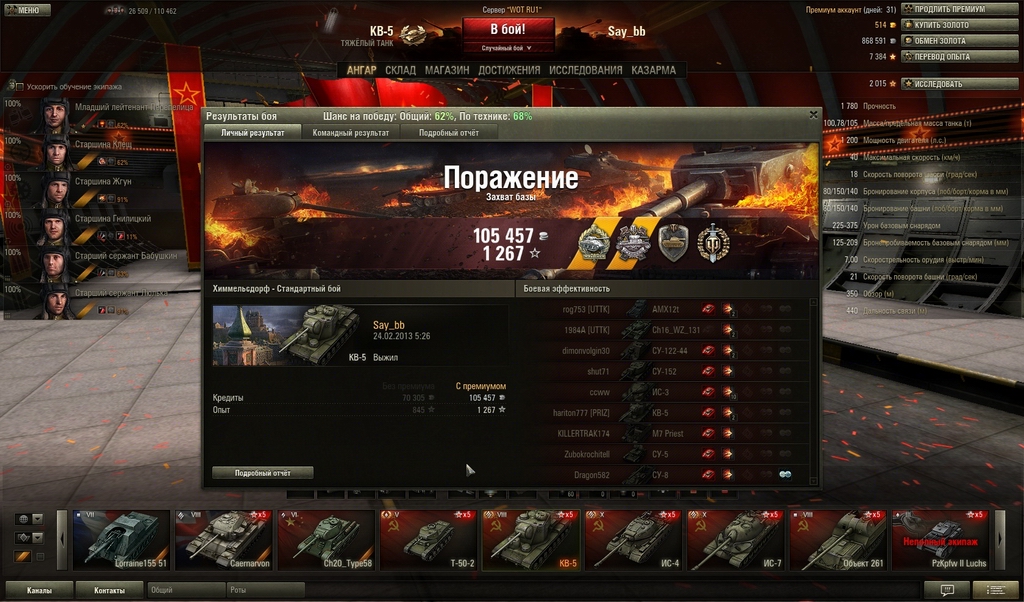
Task: Close the battle results window
Action: point(813,116)
